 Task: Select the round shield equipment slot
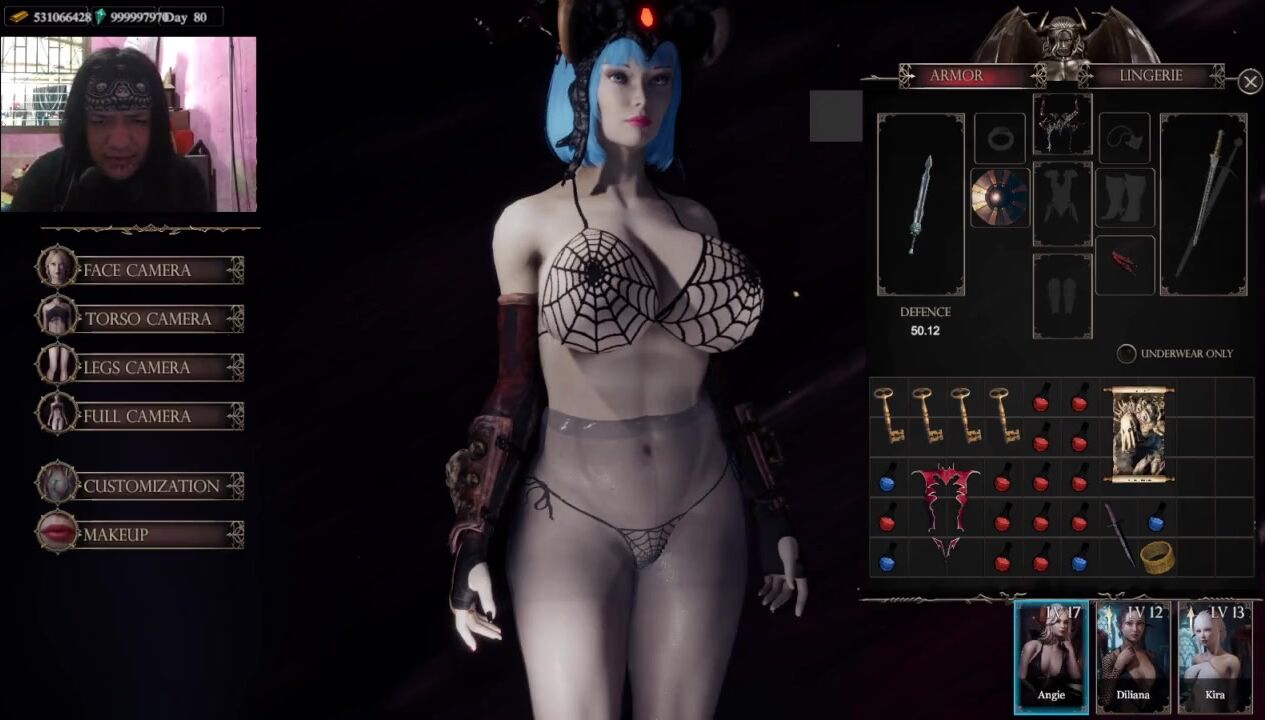coord(1000,197)
